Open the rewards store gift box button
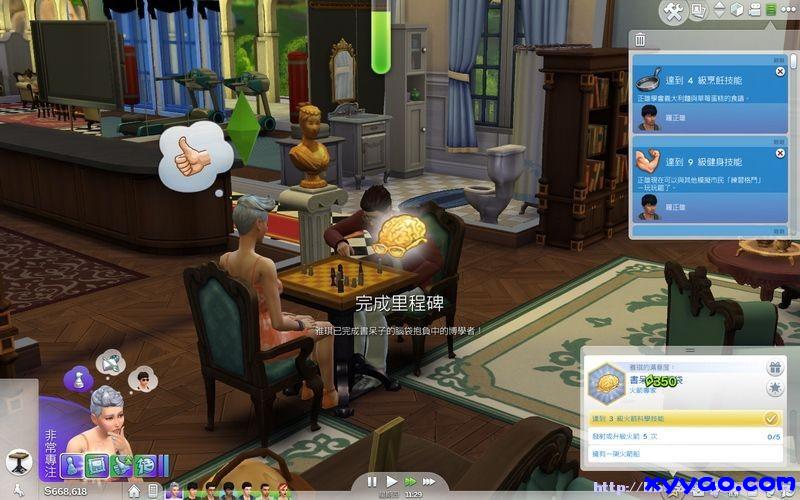The image size is (800, 500). (773, 367)
